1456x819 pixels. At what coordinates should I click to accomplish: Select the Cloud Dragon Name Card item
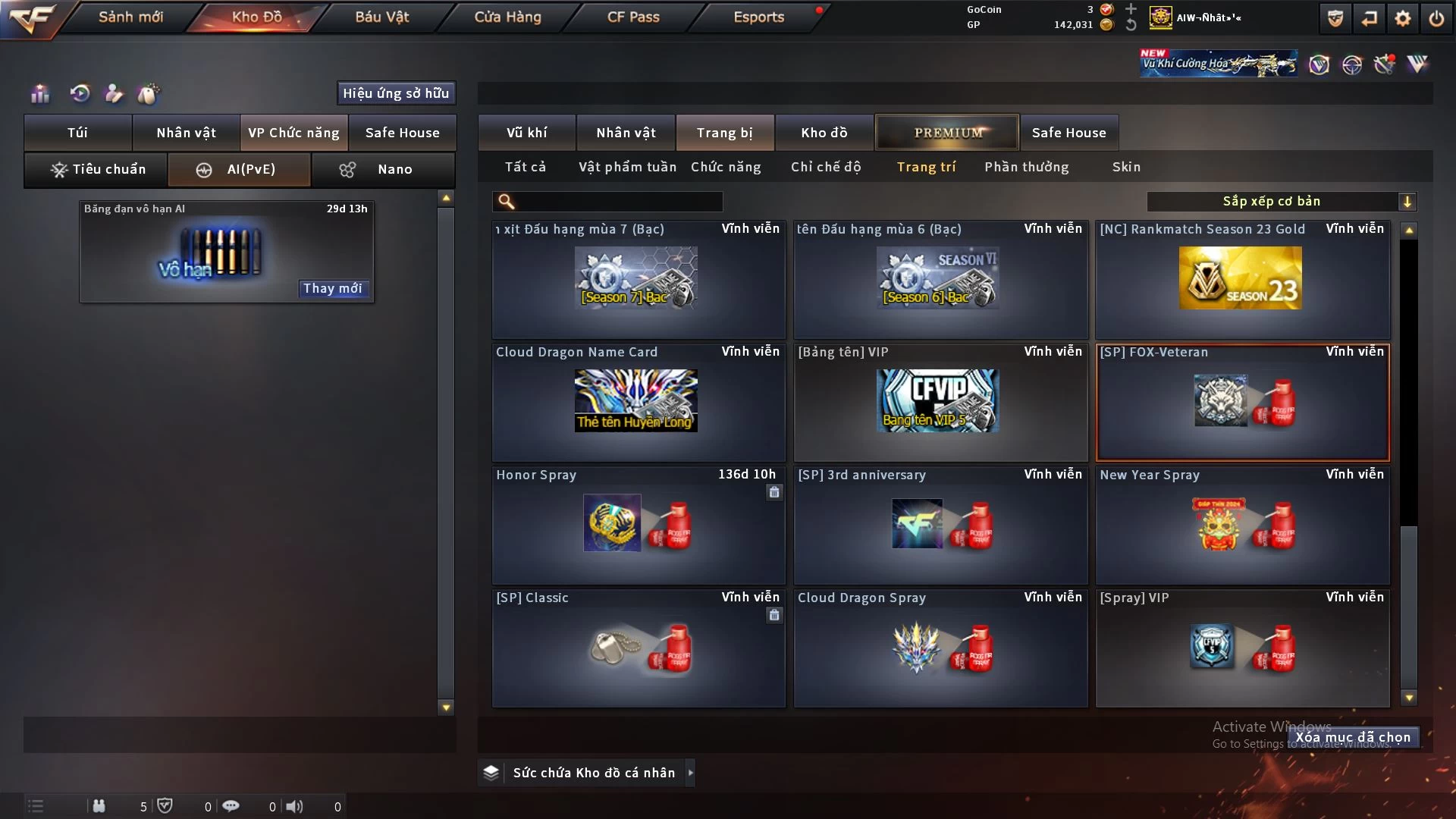tap(638, 402)
